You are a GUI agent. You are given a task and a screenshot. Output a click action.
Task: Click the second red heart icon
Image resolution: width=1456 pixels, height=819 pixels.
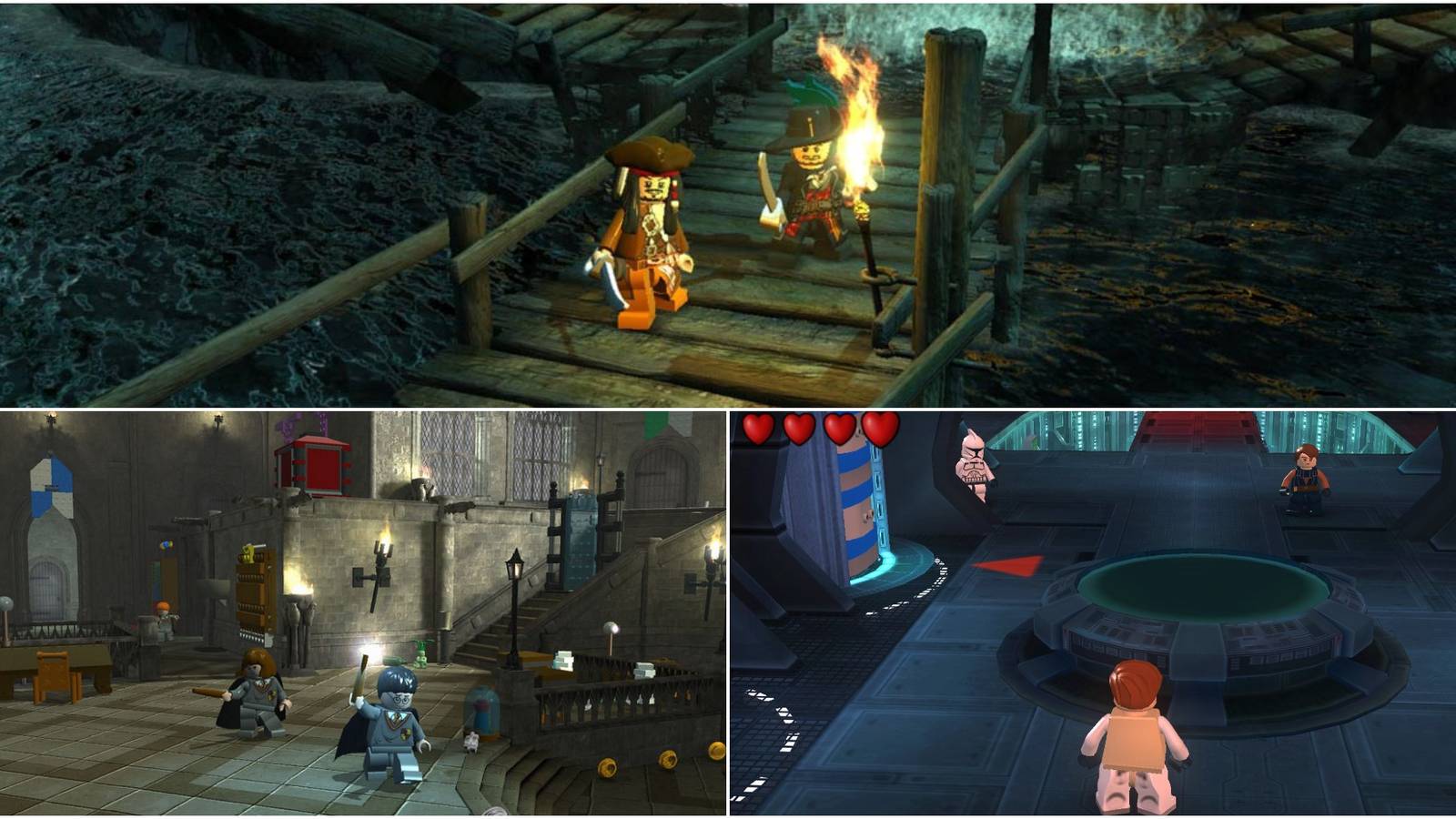pos(799,428)
